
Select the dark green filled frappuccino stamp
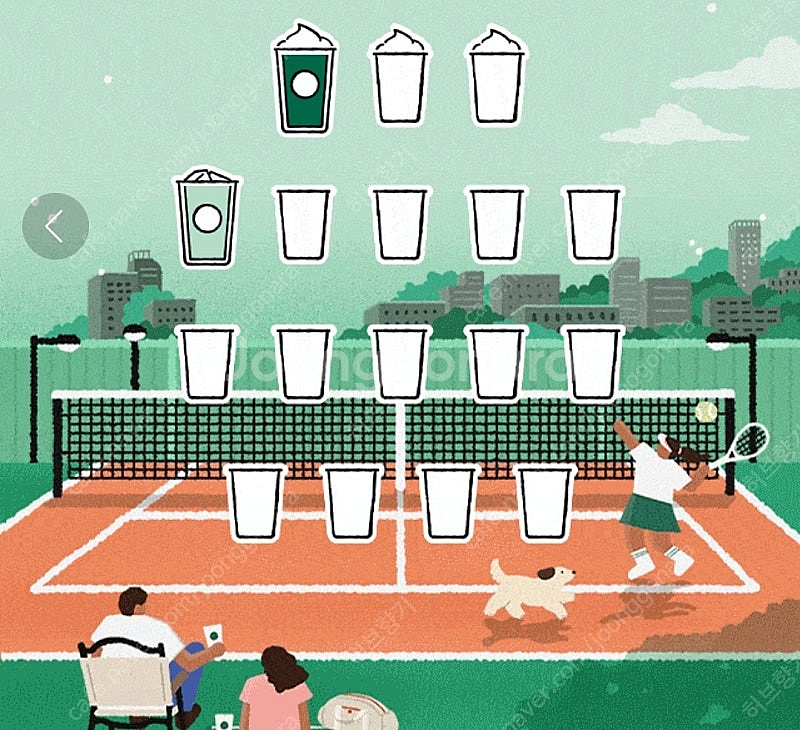[305, 80]
